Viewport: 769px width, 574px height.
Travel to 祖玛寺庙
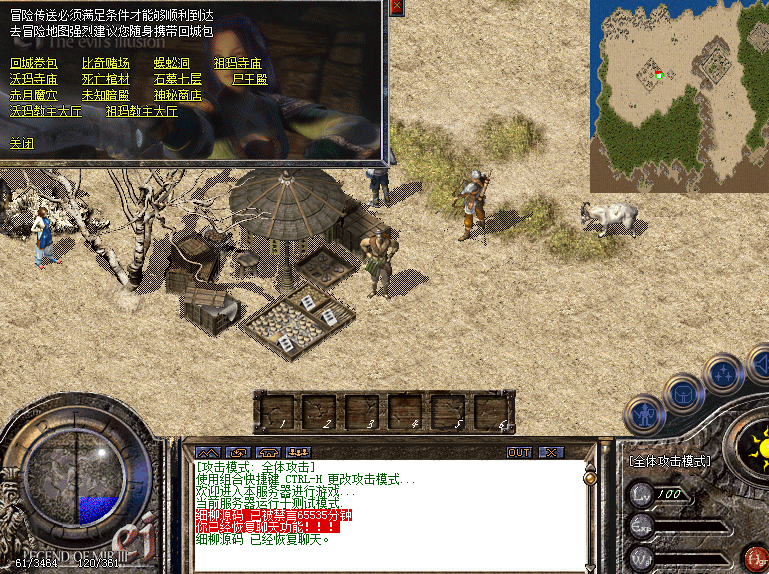[x=237, y=63]
